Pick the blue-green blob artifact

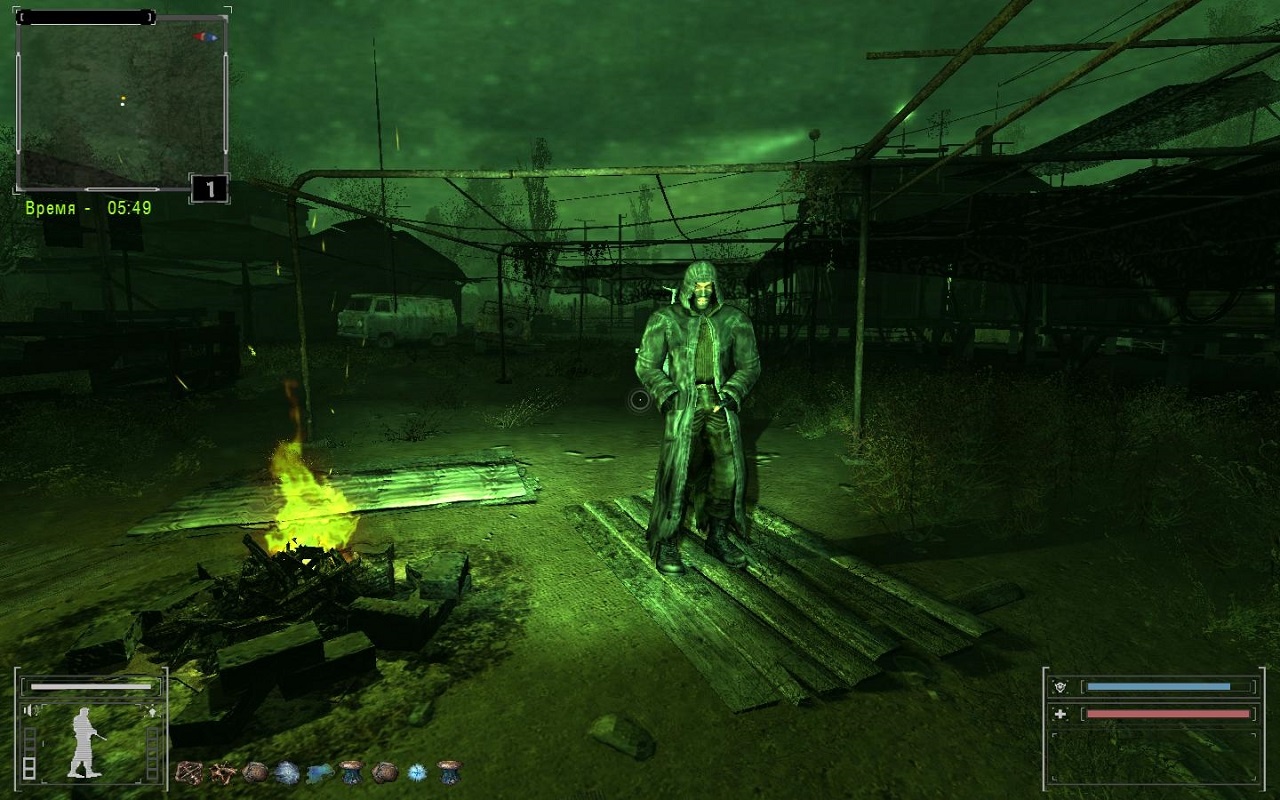click(320, 772)
